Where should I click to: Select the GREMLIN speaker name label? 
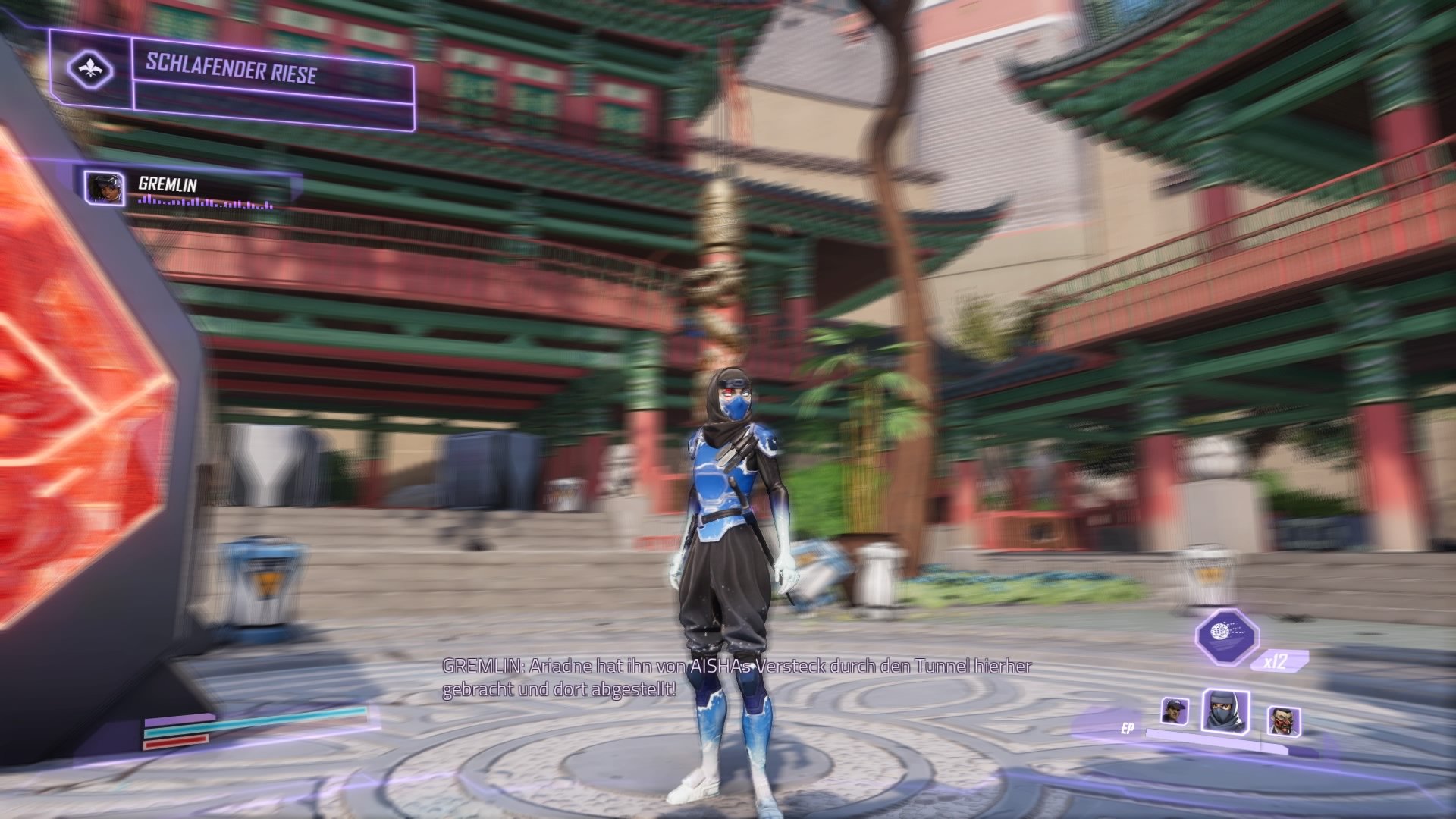pyautogui.click(x=168, y=184)
